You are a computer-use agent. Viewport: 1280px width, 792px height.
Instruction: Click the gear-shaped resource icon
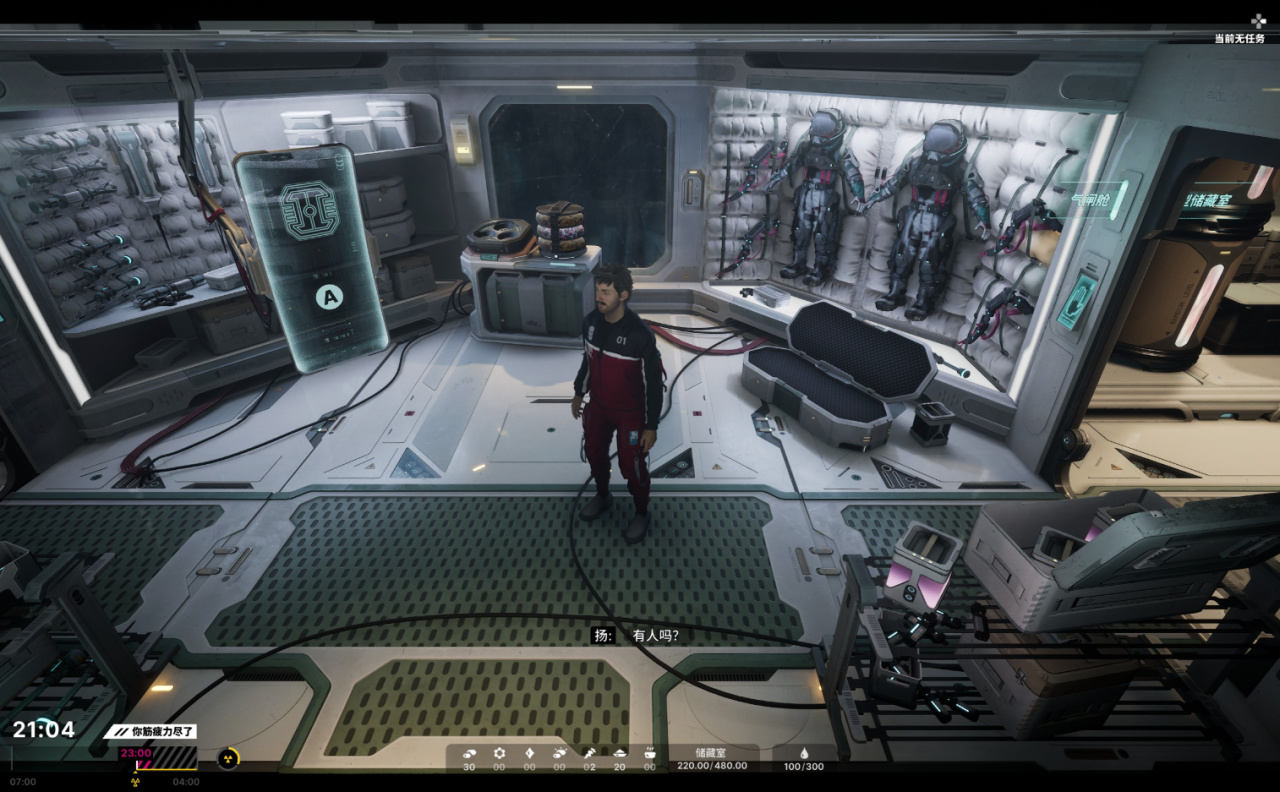[x=499, y=753]
